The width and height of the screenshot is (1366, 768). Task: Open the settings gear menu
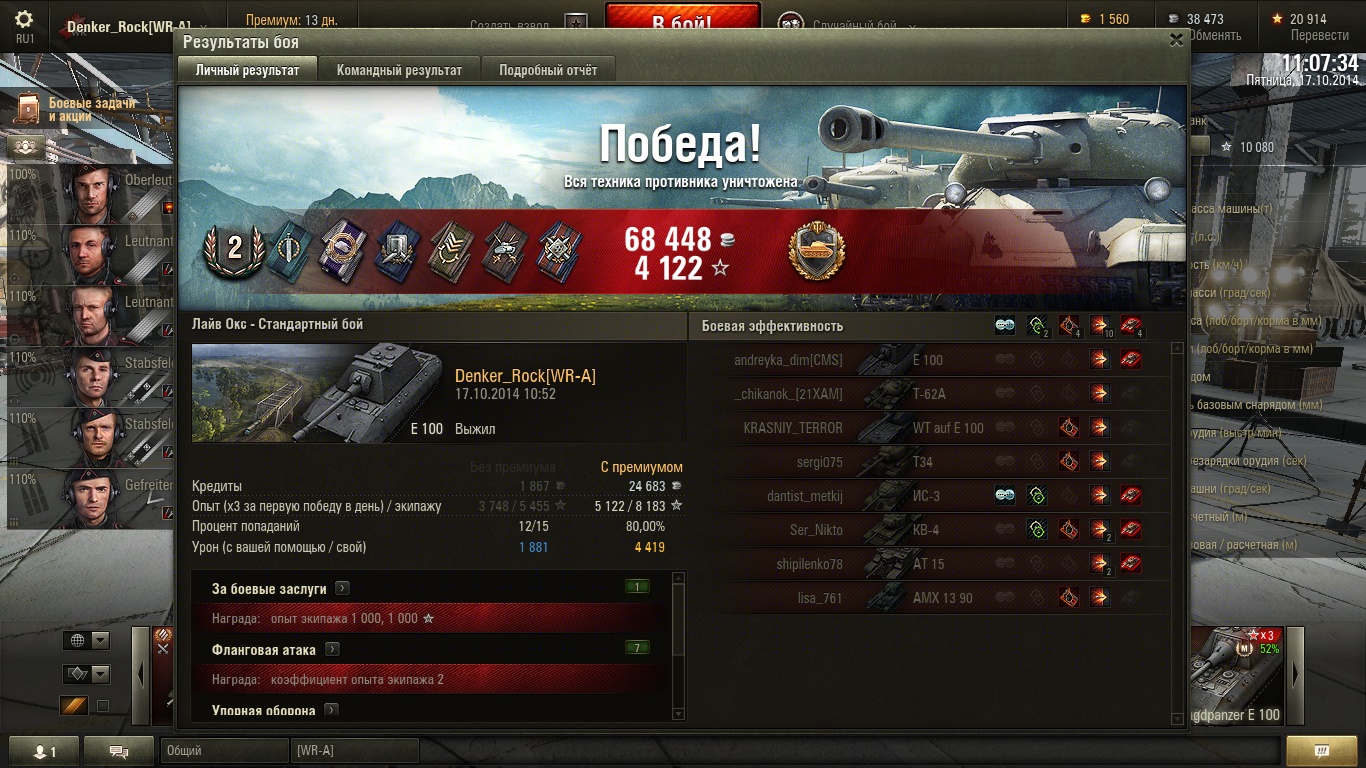click(x=24, y=20)
